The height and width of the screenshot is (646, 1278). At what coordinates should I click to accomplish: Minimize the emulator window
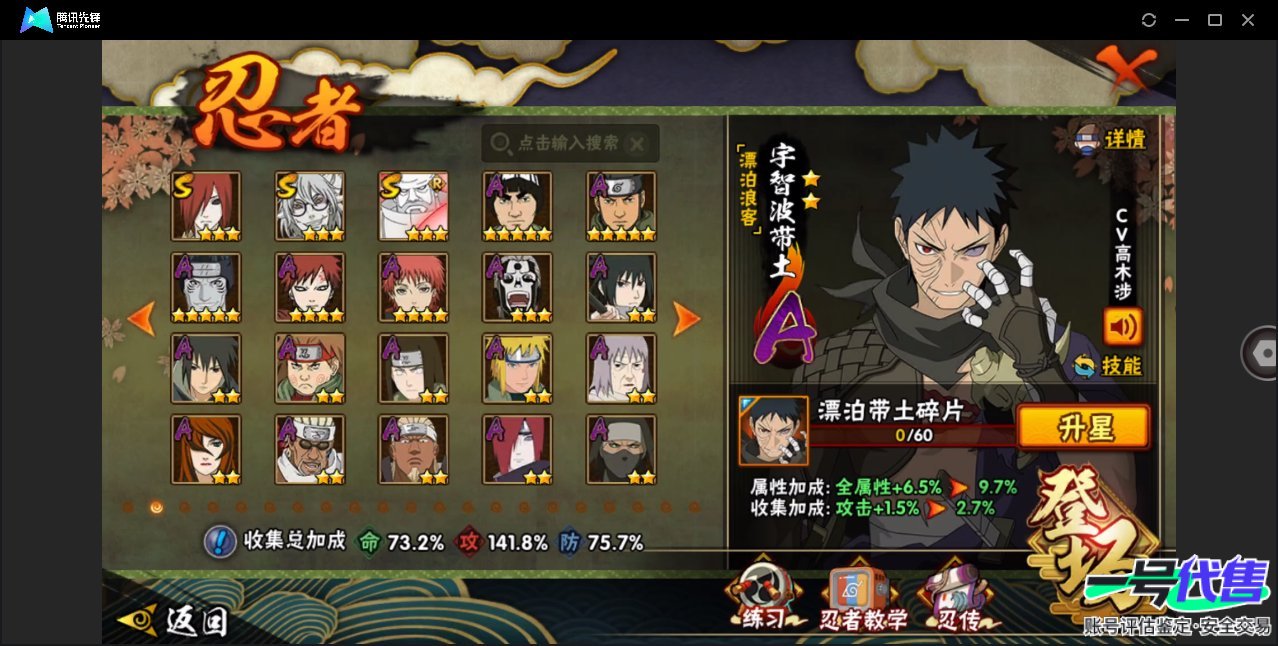1182,20
